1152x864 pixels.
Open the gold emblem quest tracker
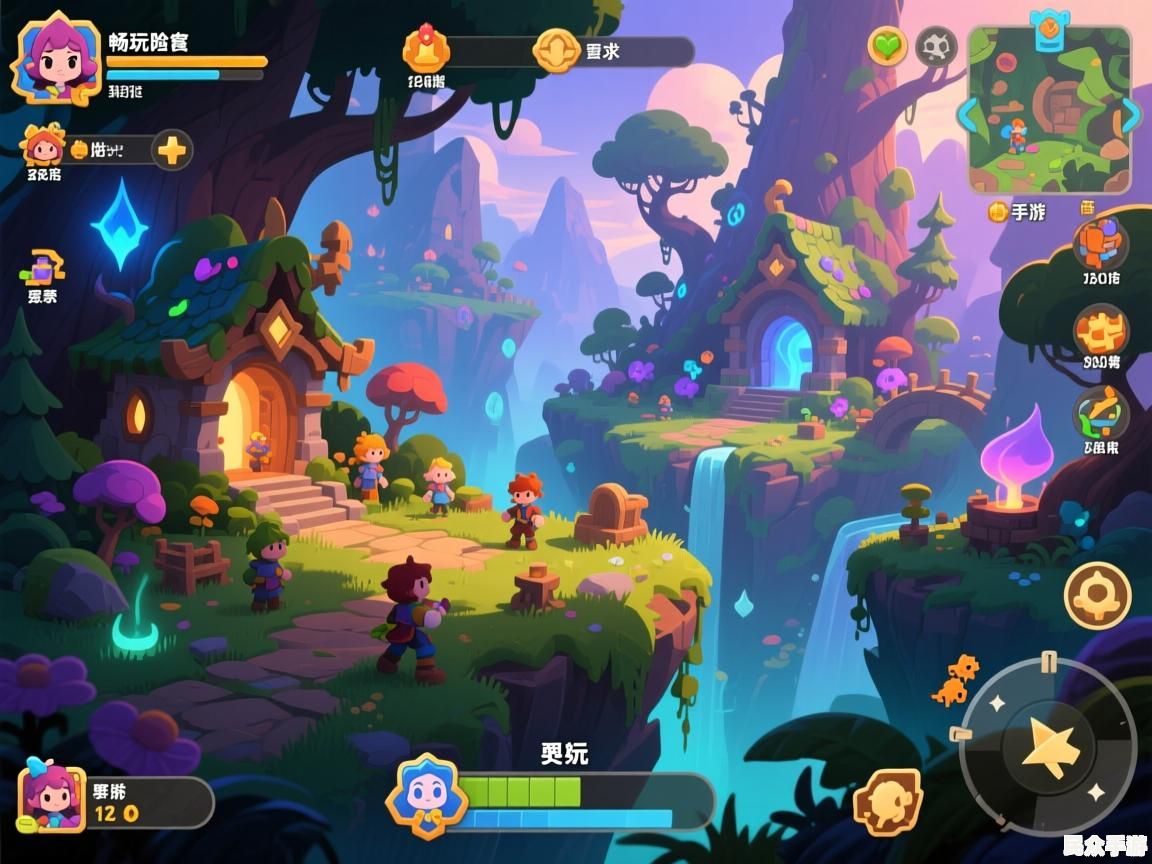pos(557,50)
